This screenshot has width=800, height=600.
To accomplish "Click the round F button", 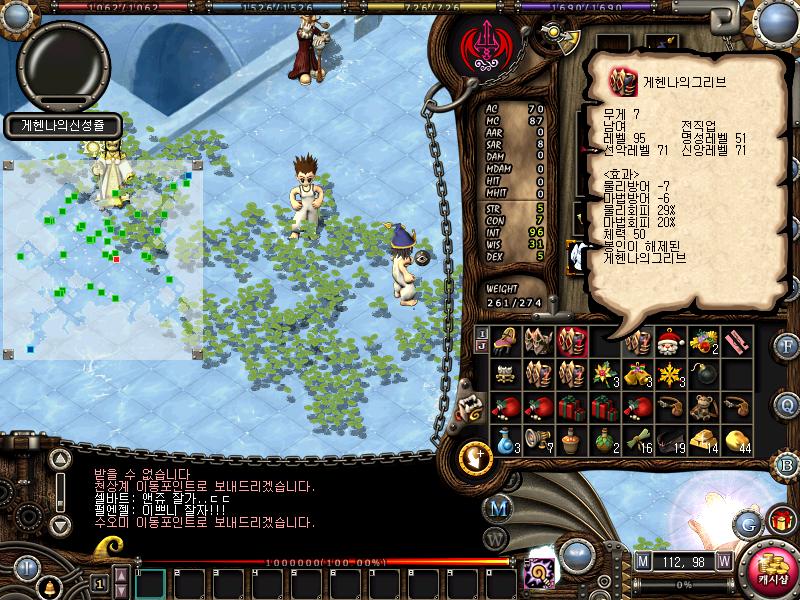I will click(x=787, y=347).
